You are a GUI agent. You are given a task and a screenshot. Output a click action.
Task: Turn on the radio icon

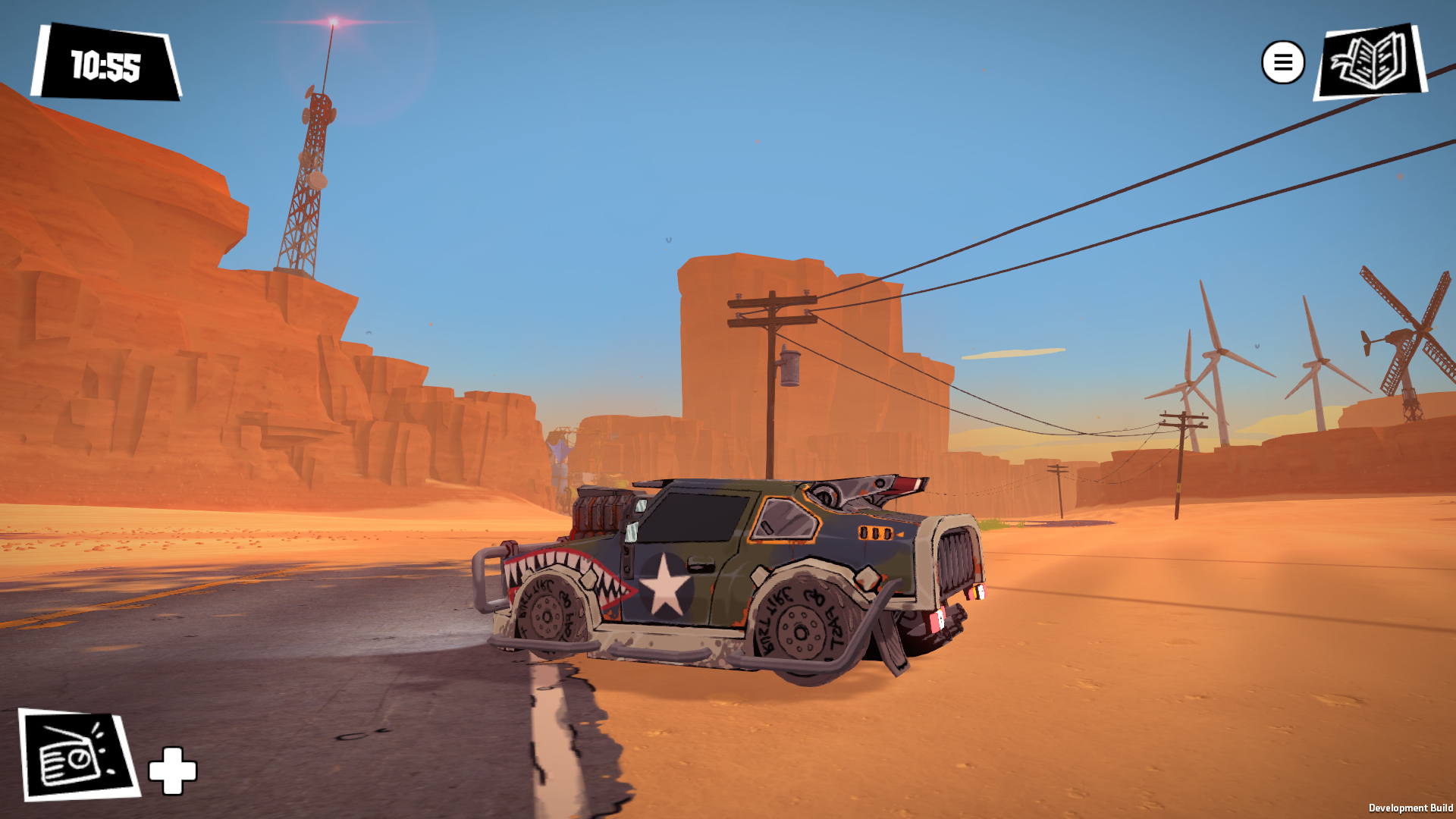pyautogui.click(x=77, y=755)
